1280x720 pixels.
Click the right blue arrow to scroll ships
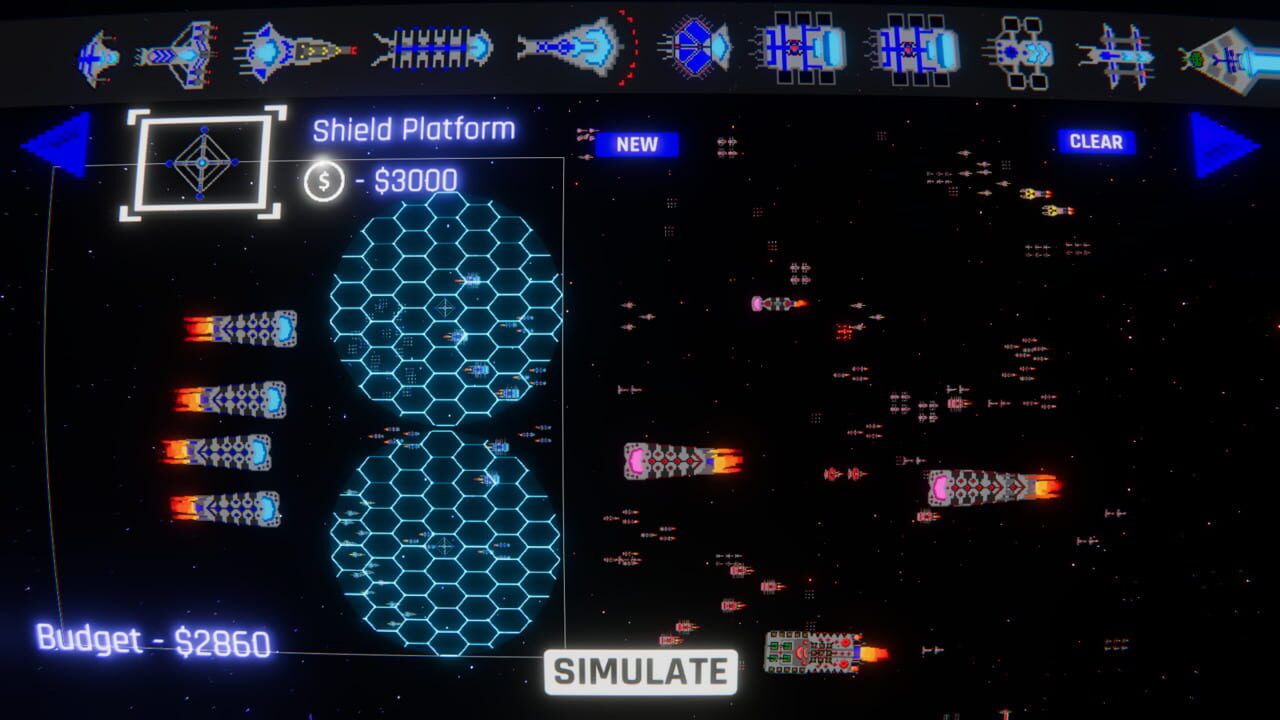click(1215, 145)
